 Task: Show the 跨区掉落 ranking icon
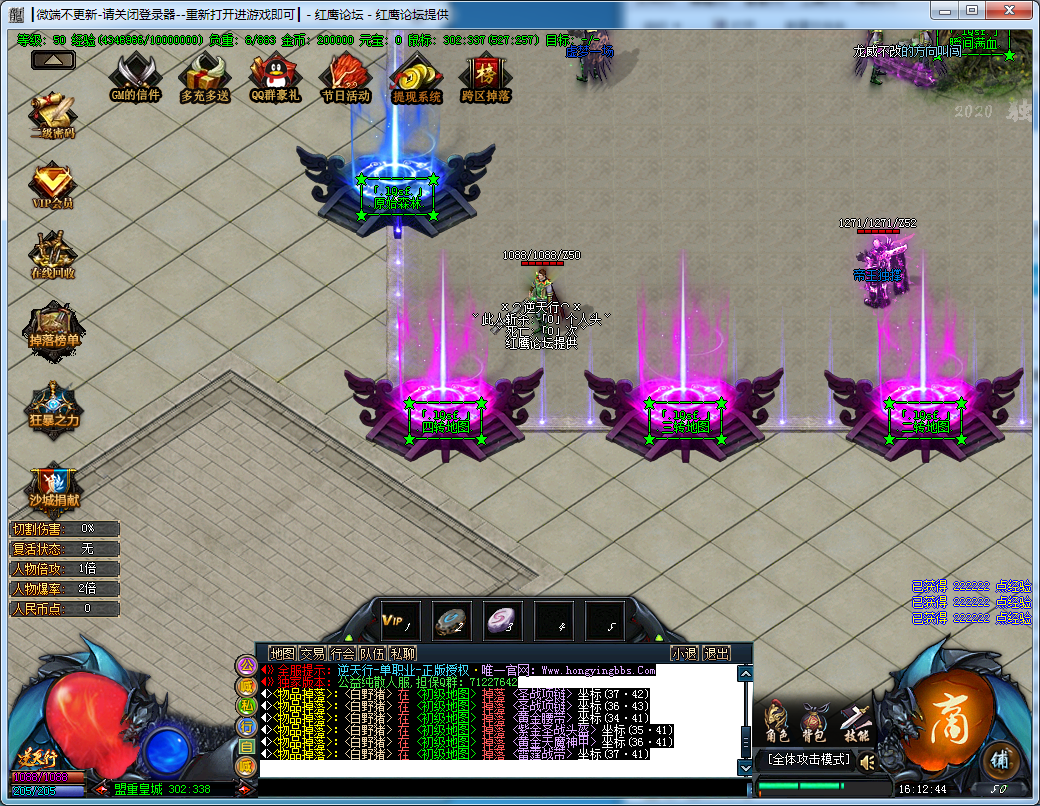[486, 76]
